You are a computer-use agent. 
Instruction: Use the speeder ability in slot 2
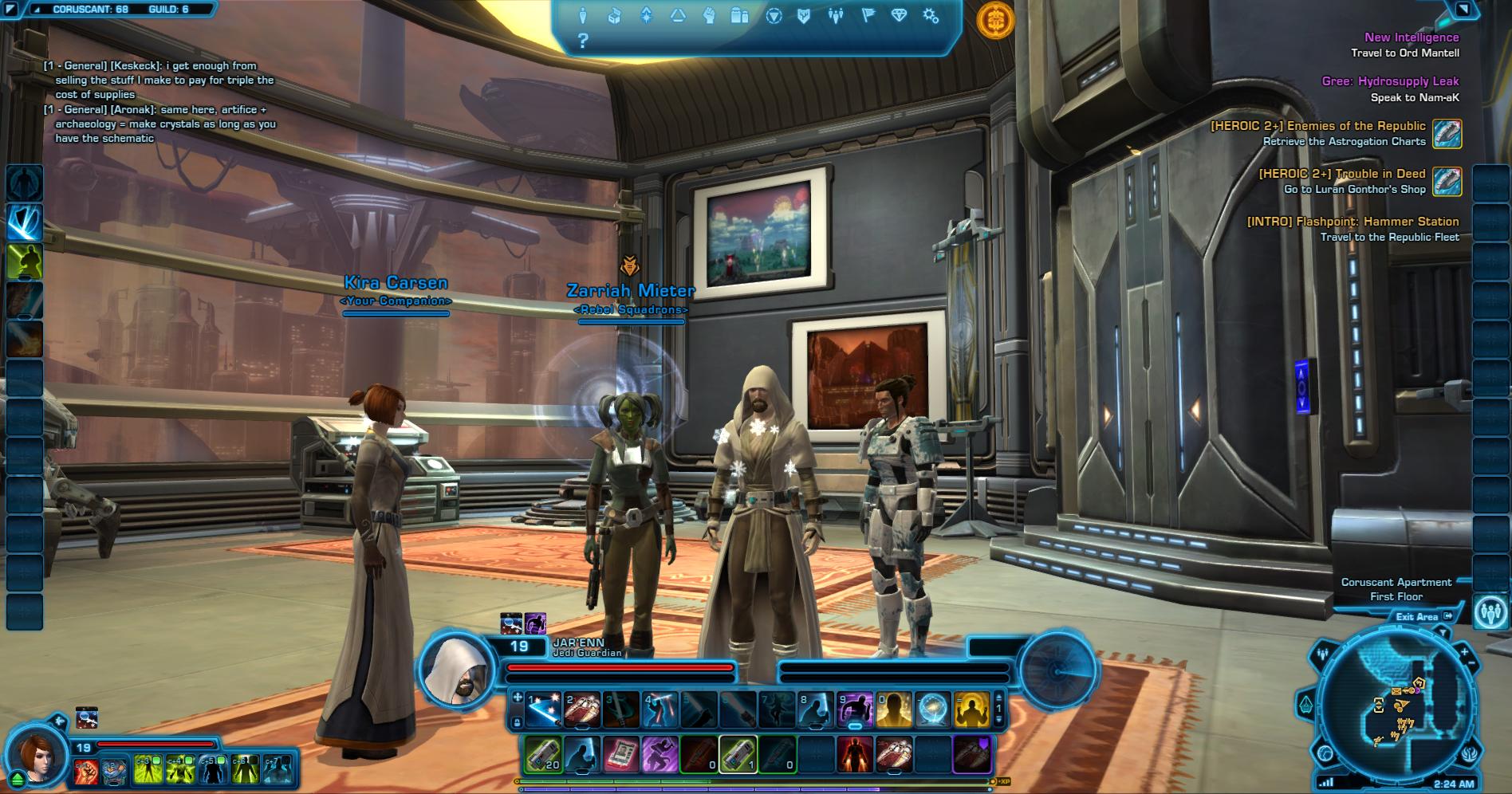click(x=582, y=709)
